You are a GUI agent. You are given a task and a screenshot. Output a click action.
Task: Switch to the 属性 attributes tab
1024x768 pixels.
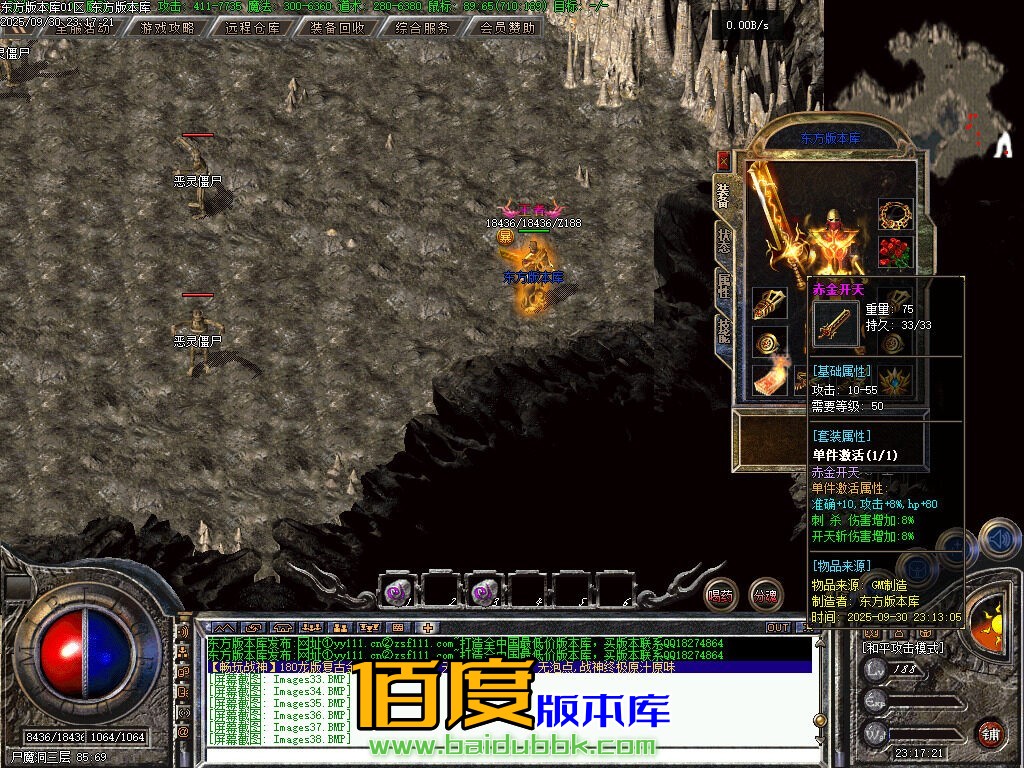(723, 285)
